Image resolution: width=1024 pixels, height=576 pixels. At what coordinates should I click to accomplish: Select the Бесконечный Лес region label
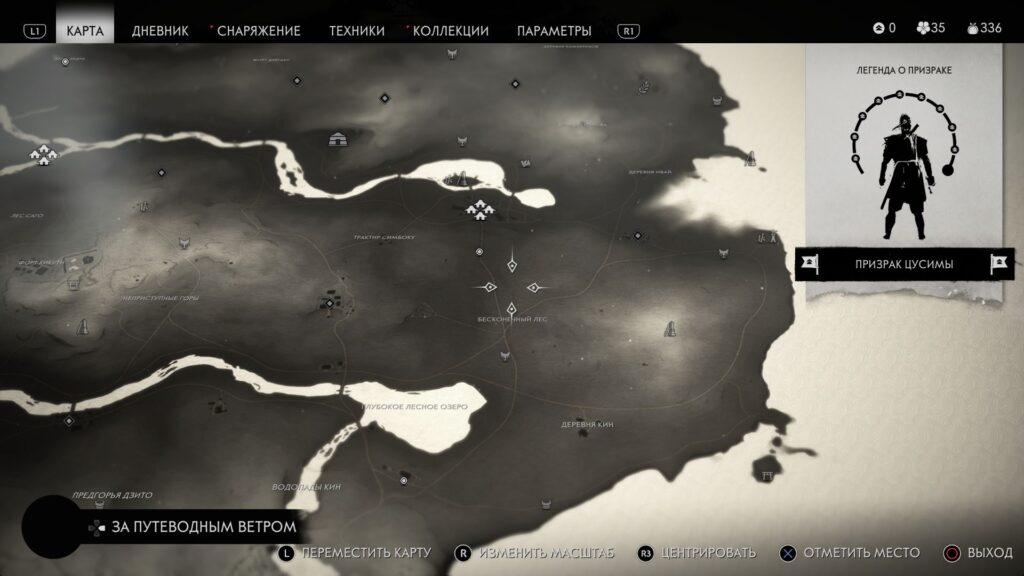point(512,319)
